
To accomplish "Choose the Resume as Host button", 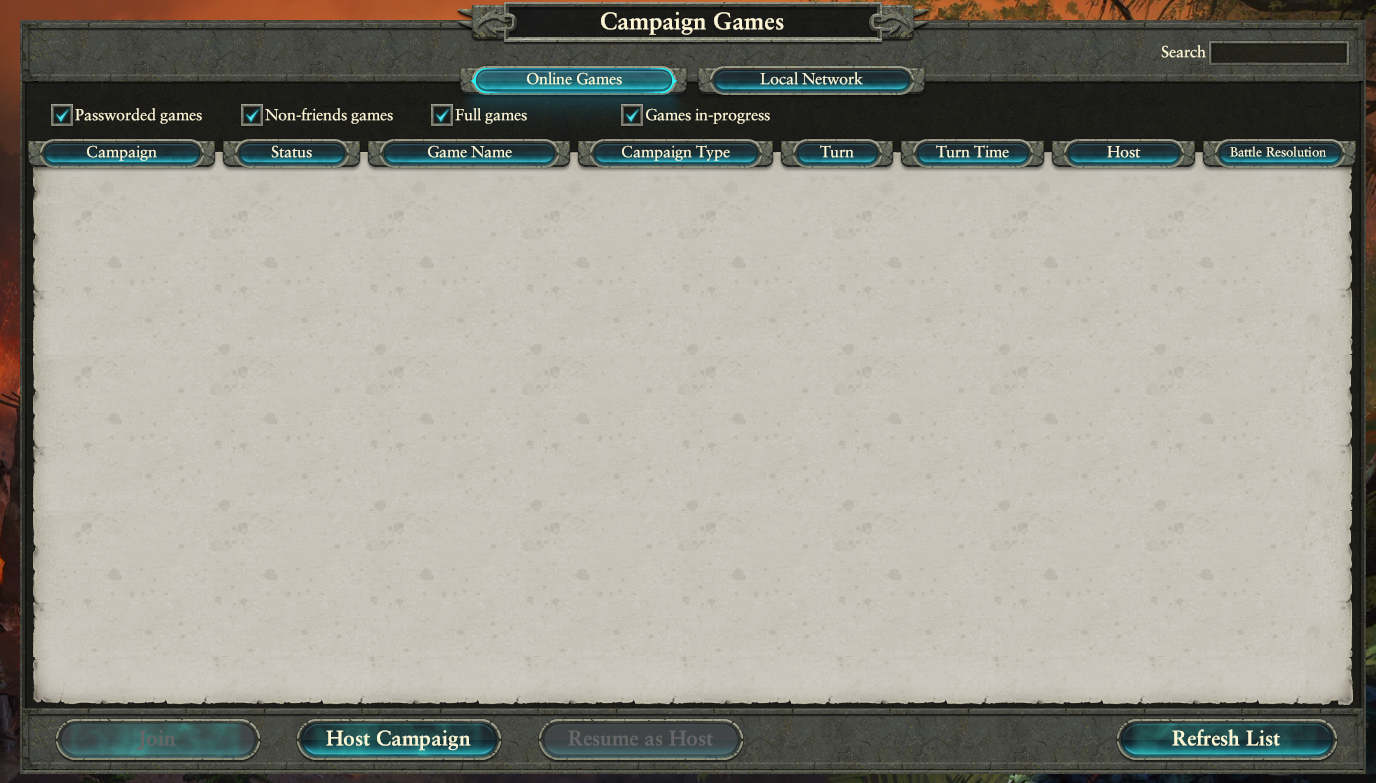I will 640,739.
